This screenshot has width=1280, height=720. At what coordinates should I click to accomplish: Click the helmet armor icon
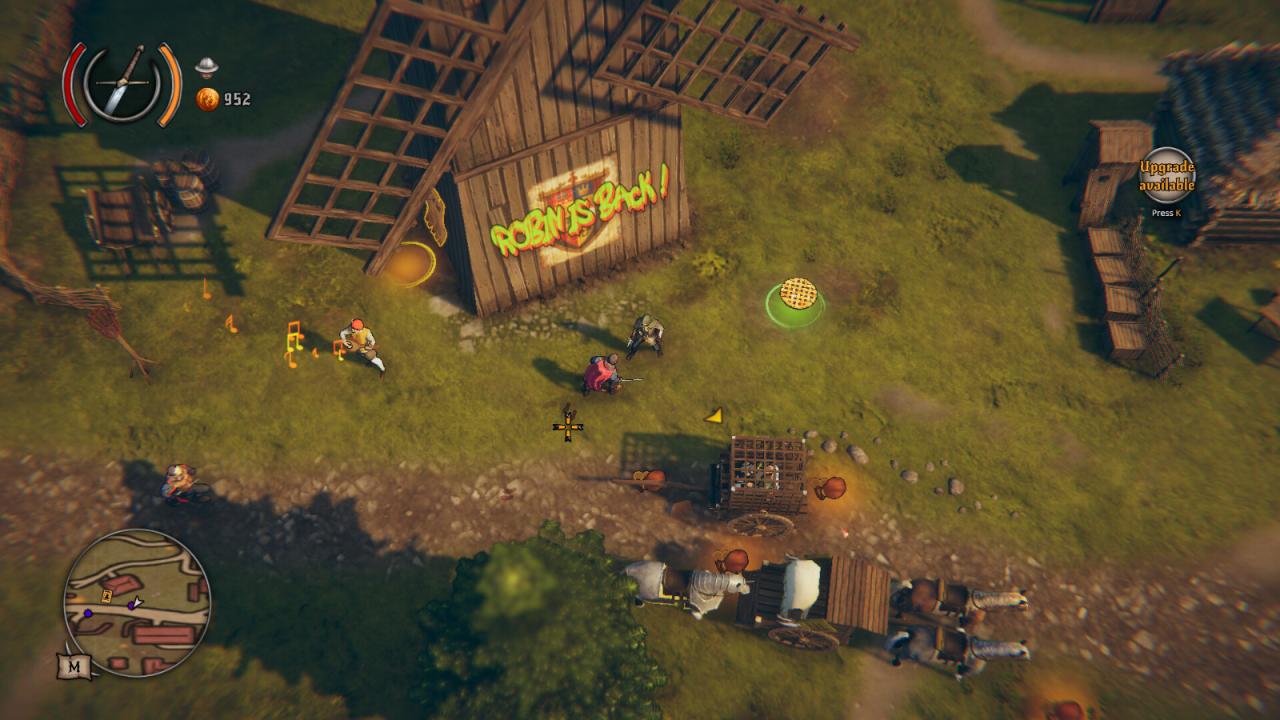point(206,68)
